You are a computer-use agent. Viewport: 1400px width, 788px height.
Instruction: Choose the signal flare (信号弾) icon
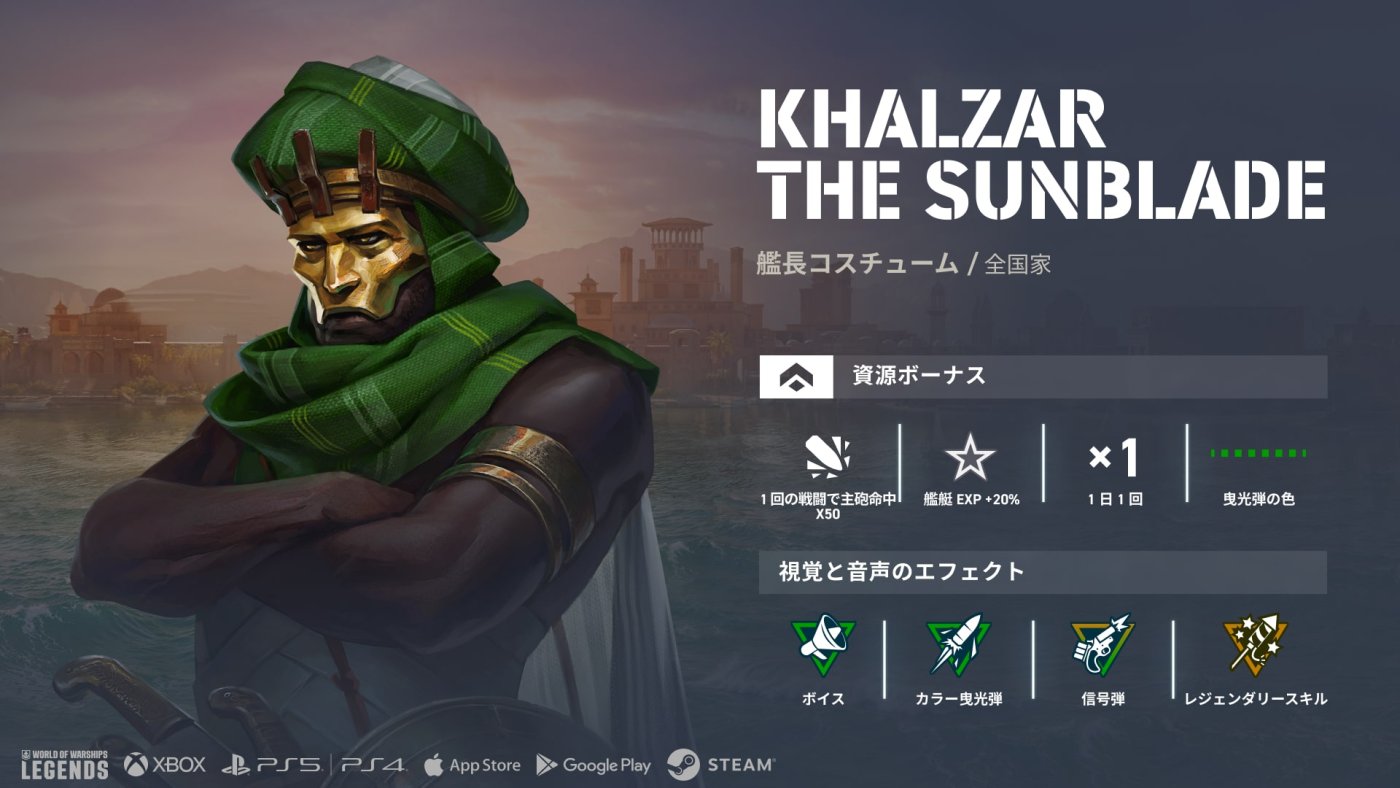pyautogui.click(x=1103, y=645)
